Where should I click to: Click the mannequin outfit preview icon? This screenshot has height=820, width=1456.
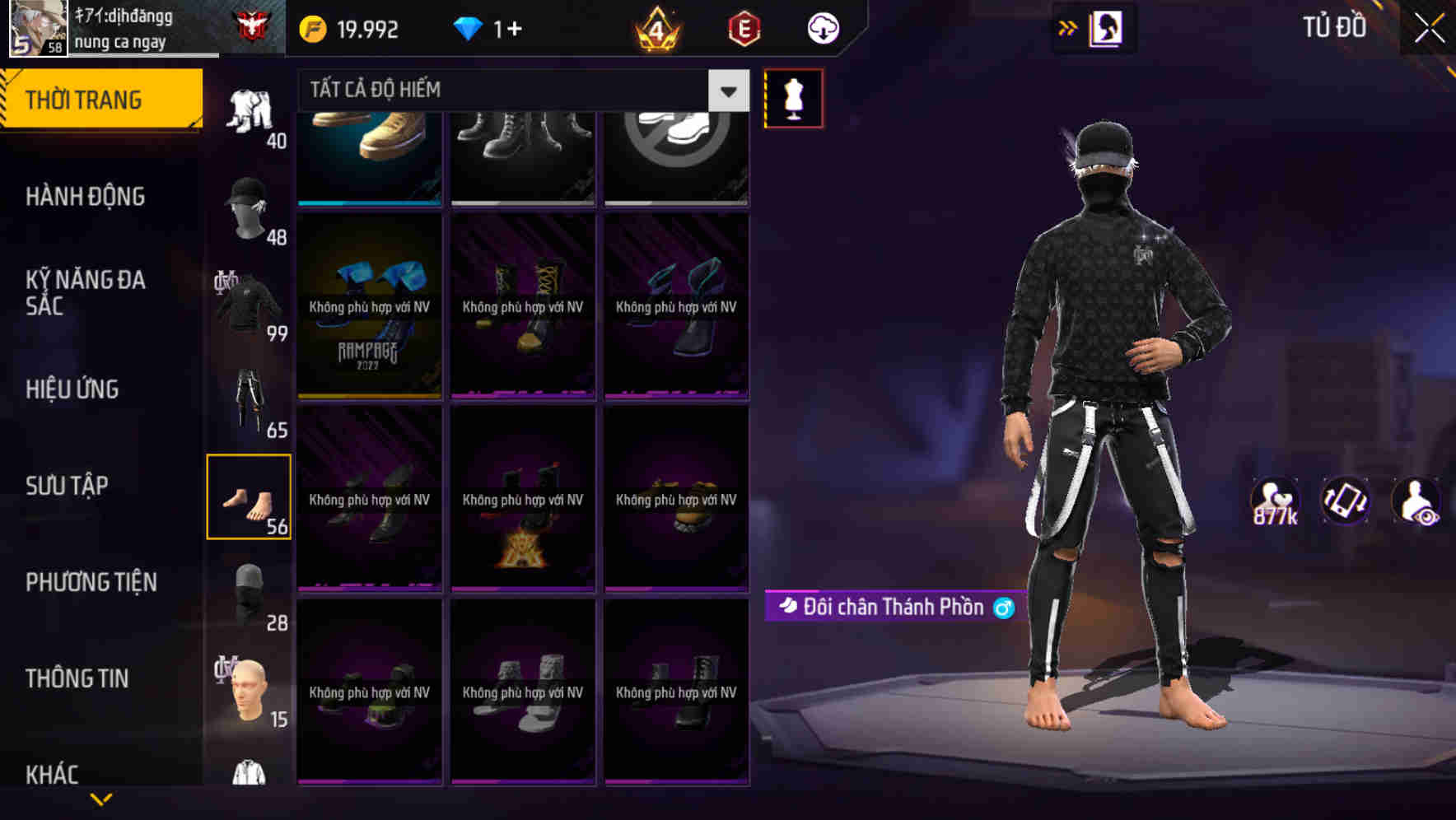(x=794, y=98)
